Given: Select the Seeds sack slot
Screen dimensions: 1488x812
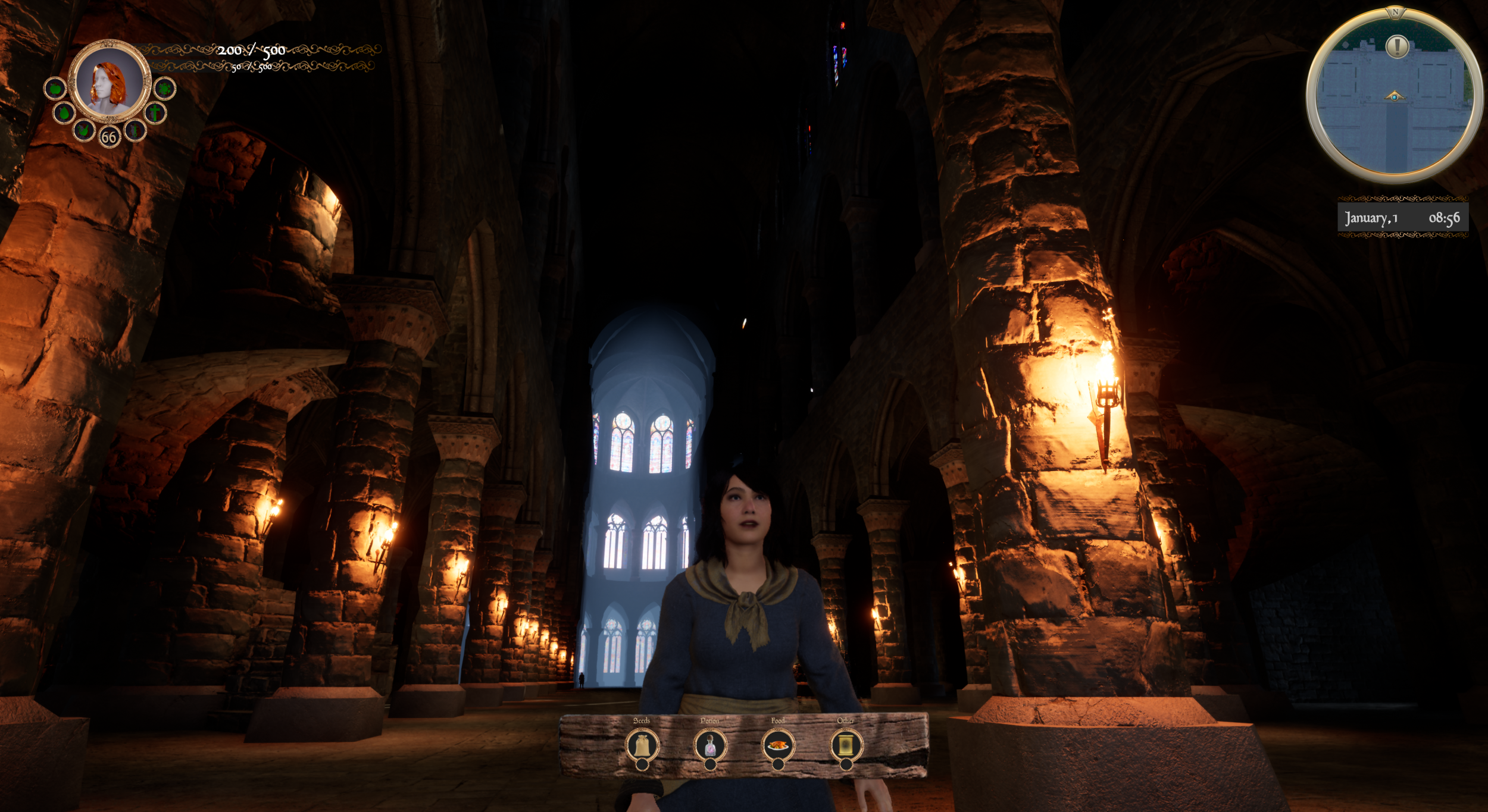Looking at the screenshot, I should point(642,745).
